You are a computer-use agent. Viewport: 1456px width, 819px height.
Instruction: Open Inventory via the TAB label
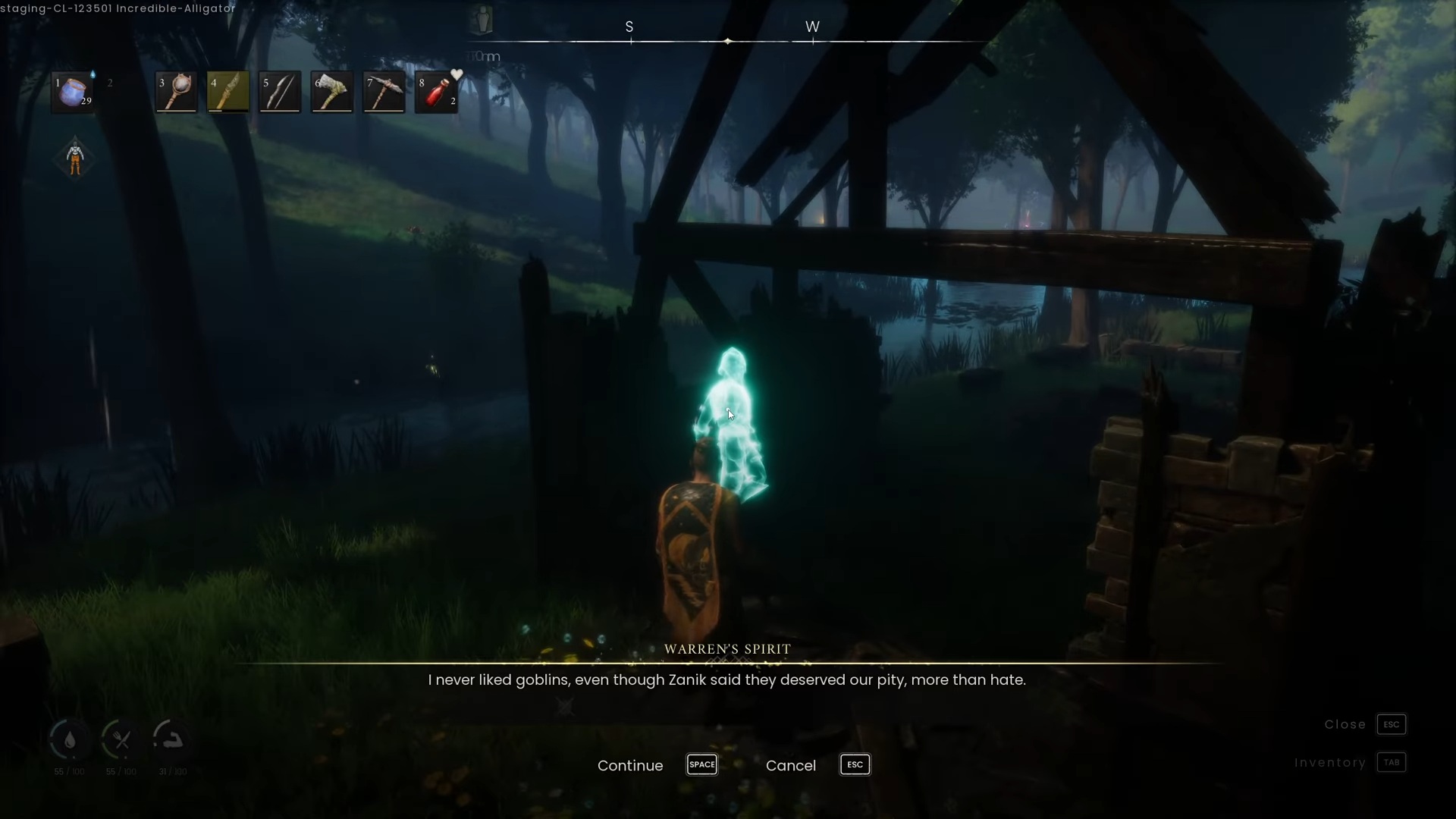pos(1392,763)
